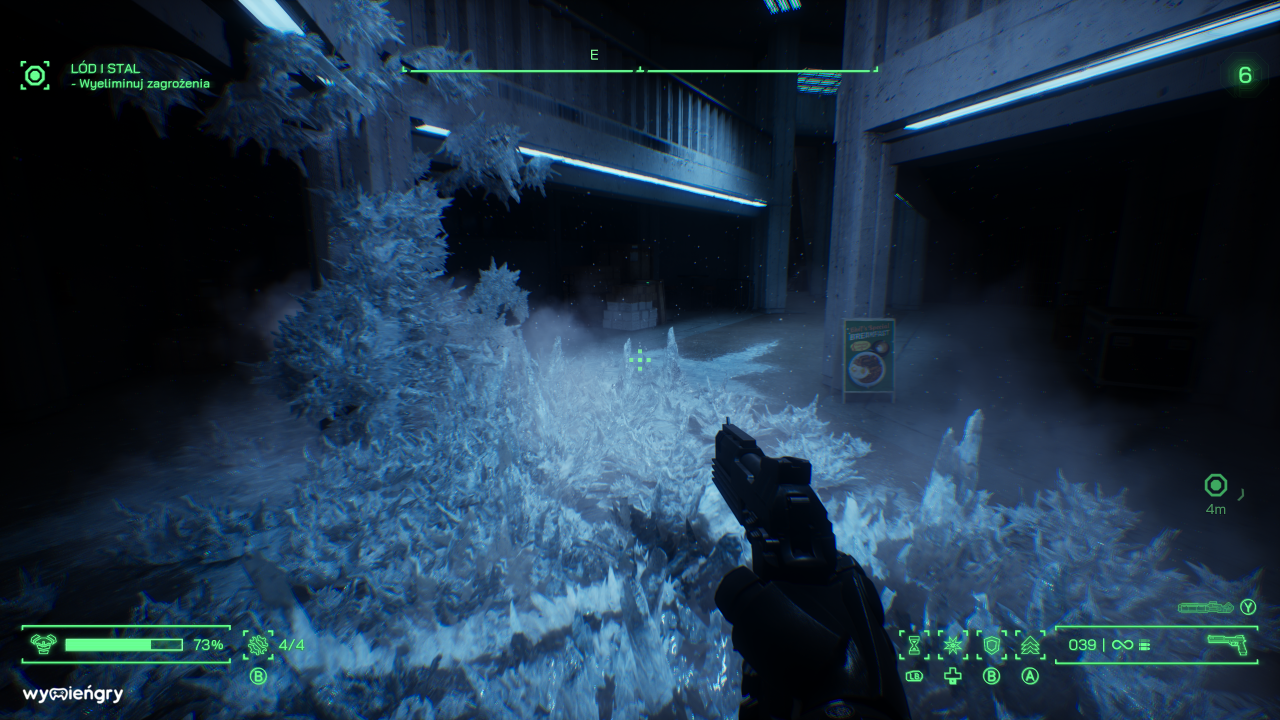Image resolution: width=1280 pixels, height=720 pixels.
Task: Click the armor suit icon by health bar
Action: tap(43, 645)
